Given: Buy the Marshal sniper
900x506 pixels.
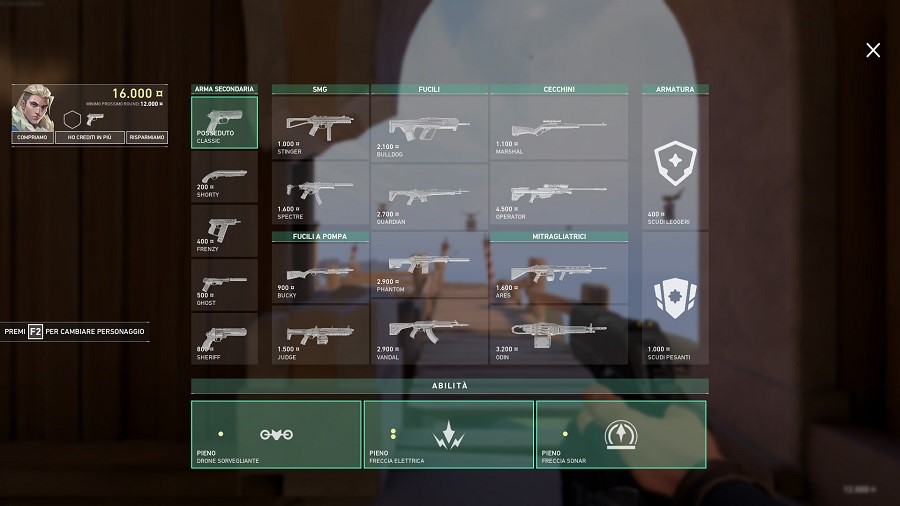Looking at the screenshot, I should click(558, 128).
